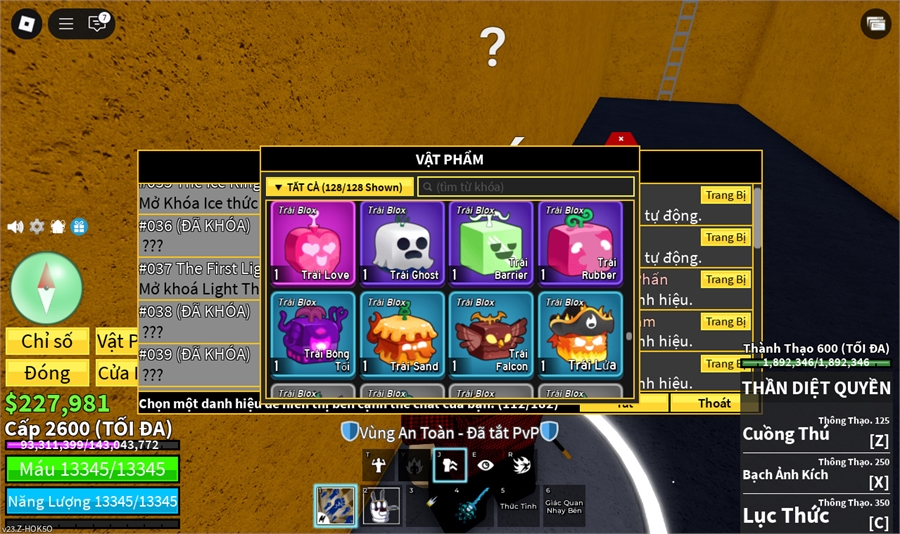Open the Tất Cả filter dropdown
900x534 pixels.
(x=340, y=187)
